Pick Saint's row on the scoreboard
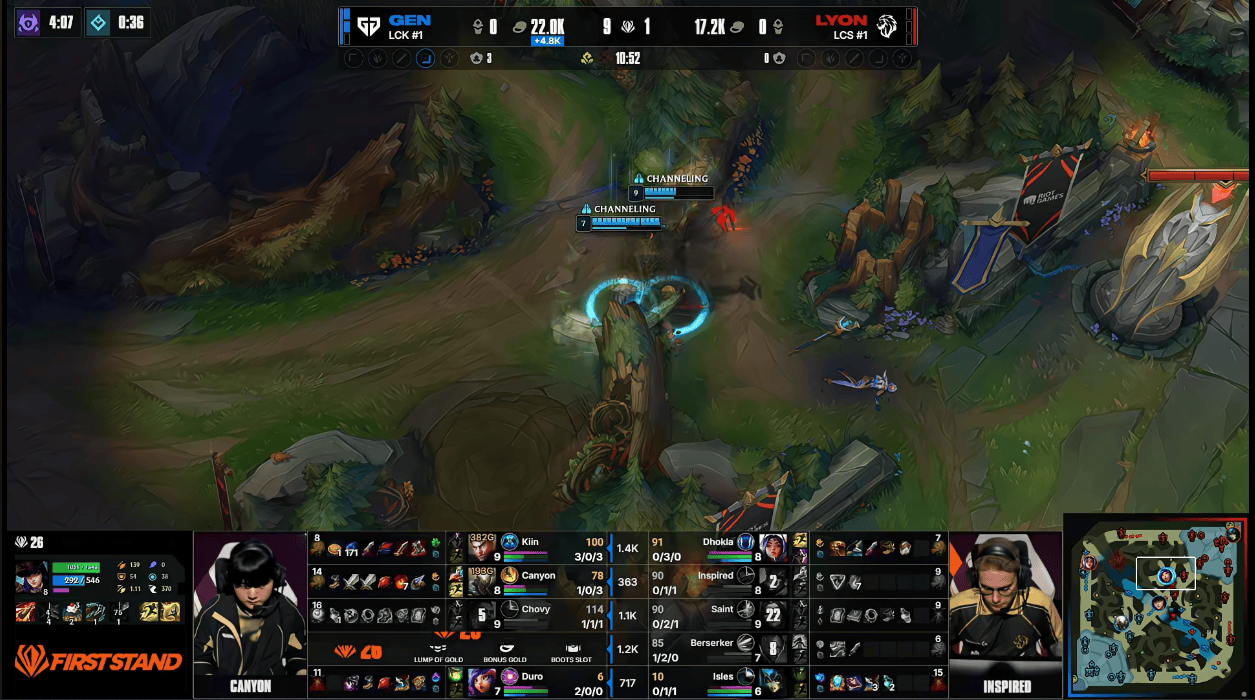 [720, 614]
